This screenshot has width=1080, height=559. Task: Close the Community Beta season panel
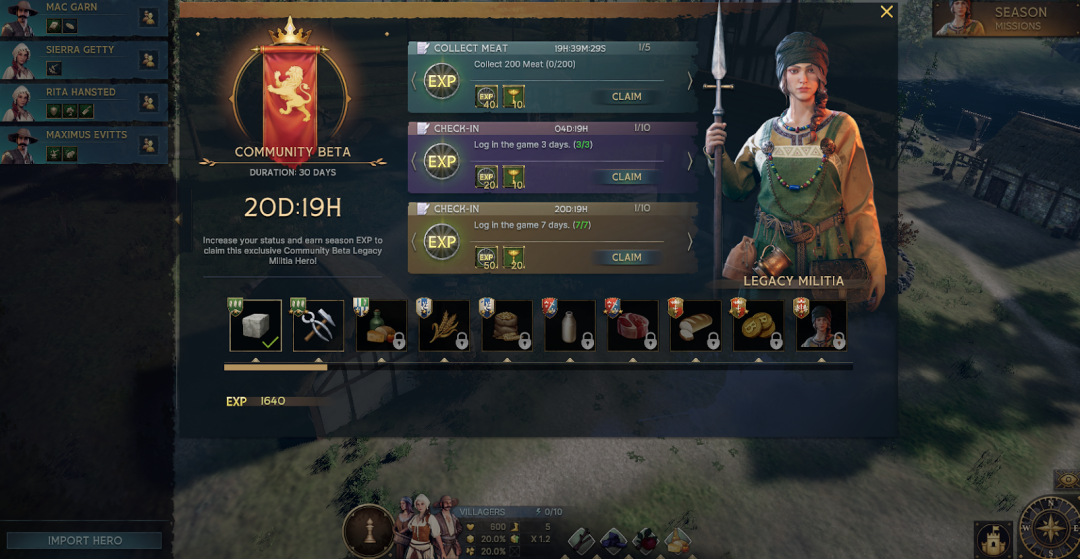886,12
